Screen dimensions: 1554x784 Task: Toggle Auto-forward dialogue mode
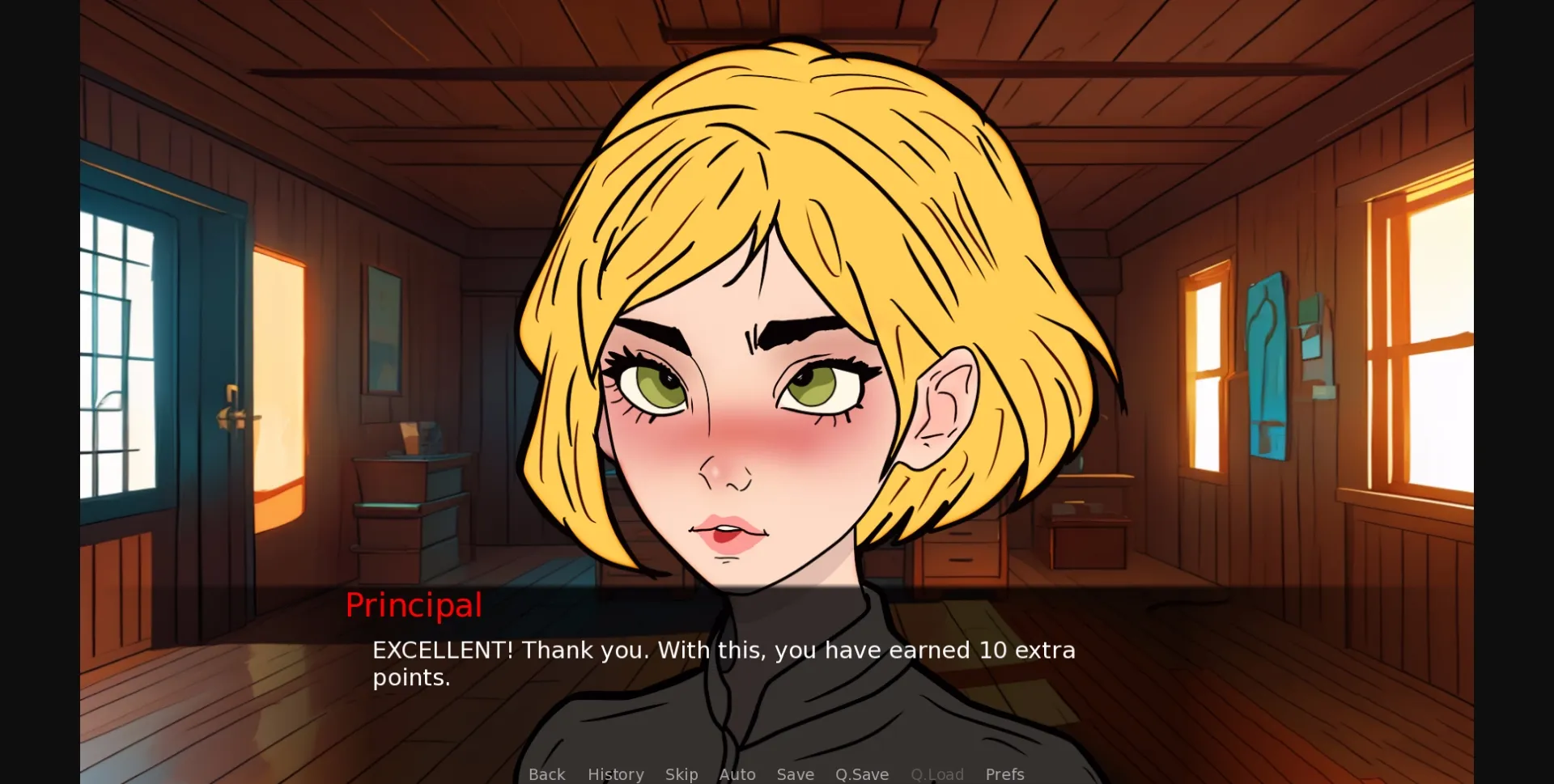737,774
